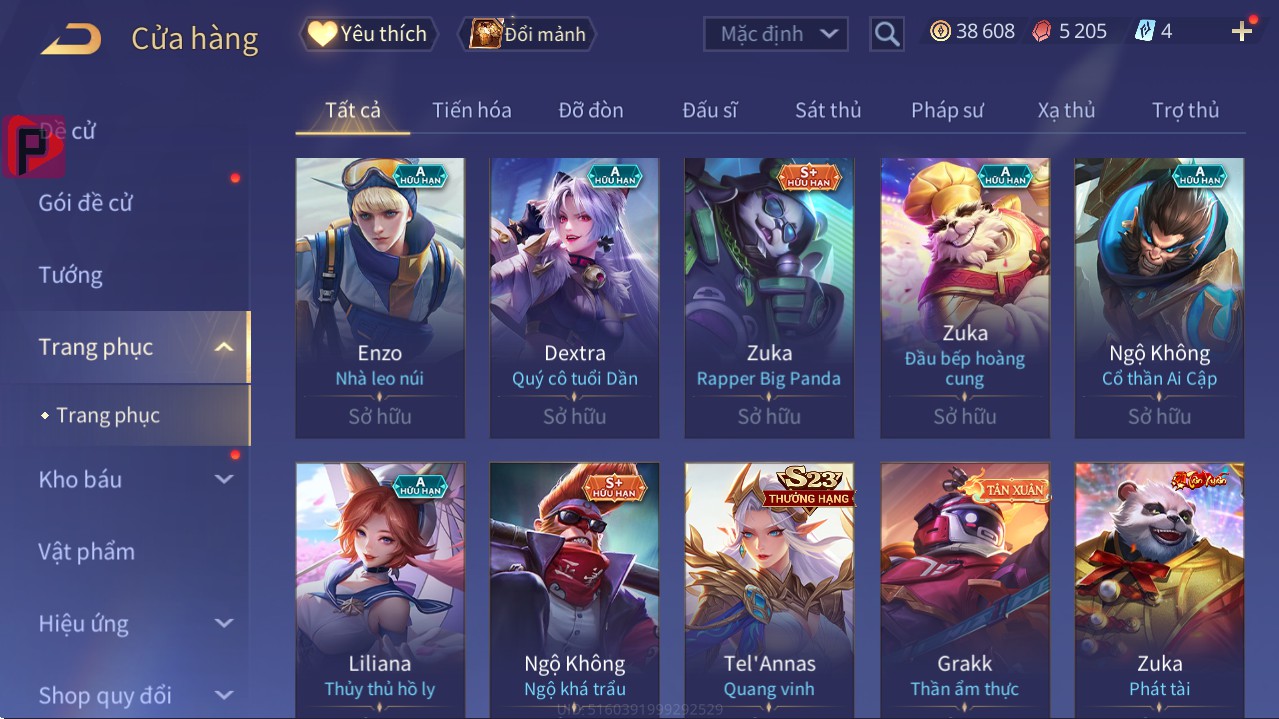The image size is (1279, 719).
Task: Pick the Tel'Annas Quang vinh skin card
Action: click(x=769, y=590)
